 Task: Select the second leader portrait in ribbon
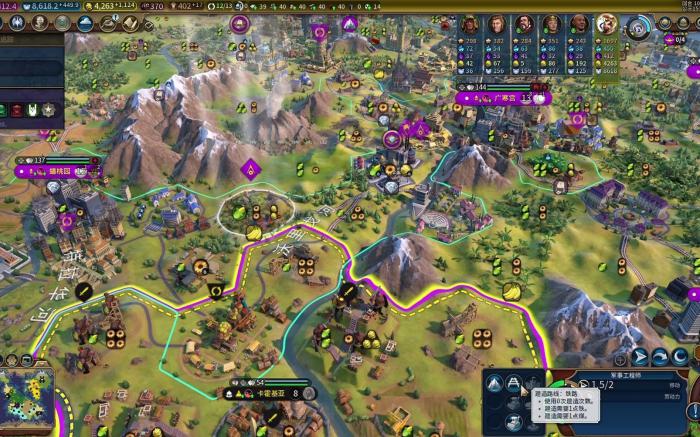[x=497, y=25]
